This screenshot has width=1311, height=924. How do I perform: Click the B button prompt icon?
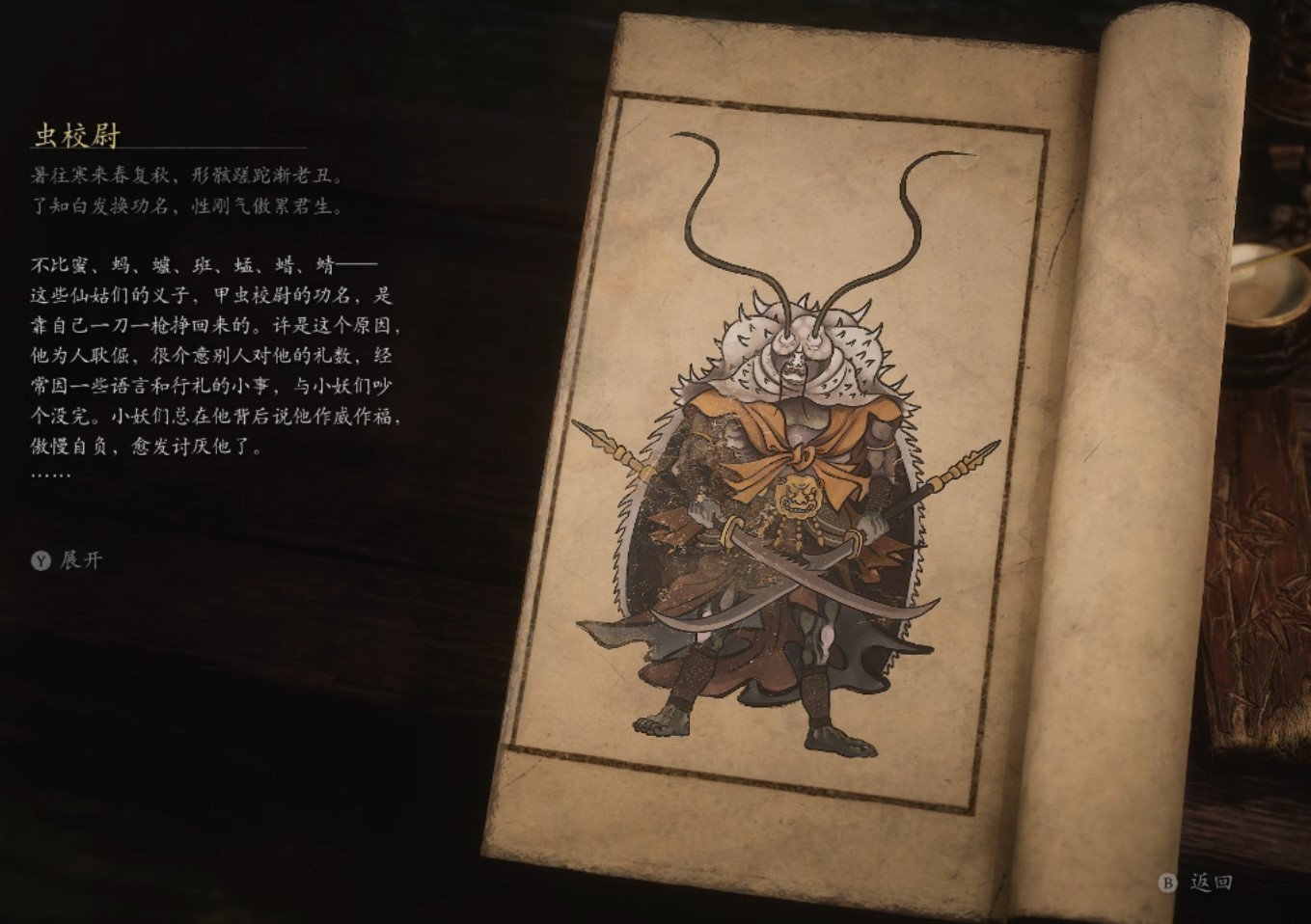(x=1167, y=883)
